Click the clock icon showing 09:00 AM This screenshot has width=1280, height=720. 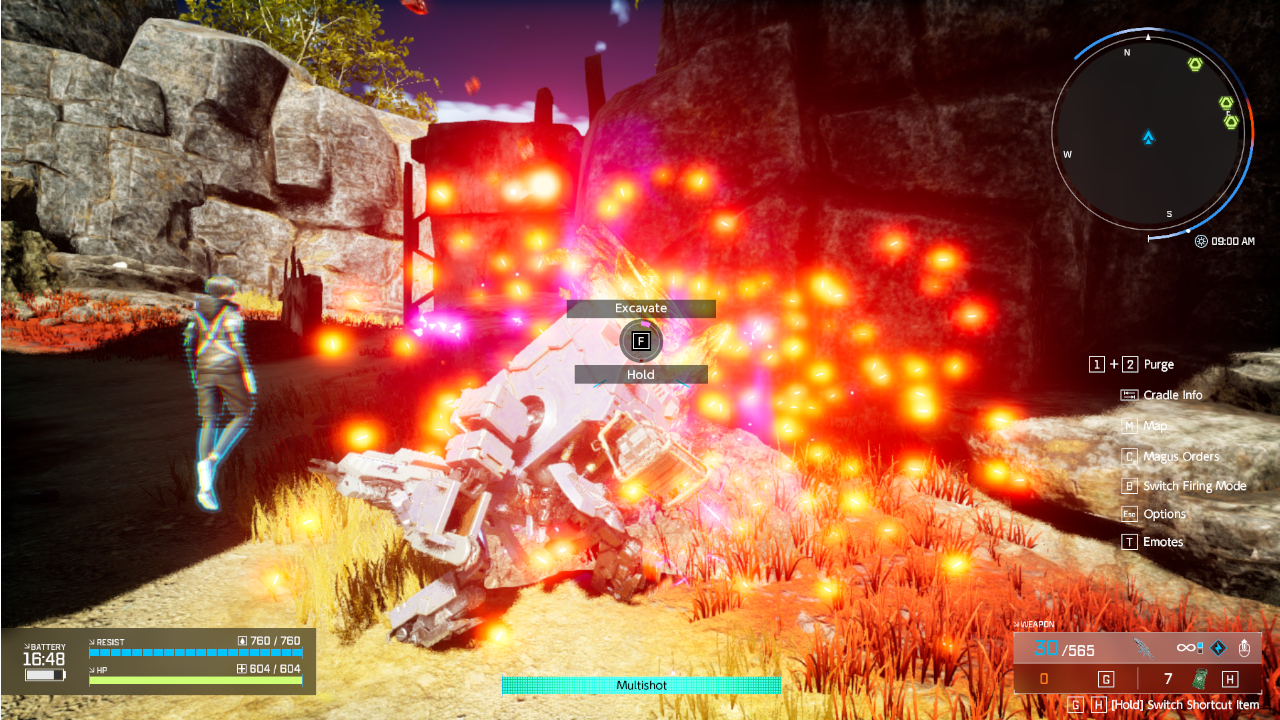tap(1199, 241)
